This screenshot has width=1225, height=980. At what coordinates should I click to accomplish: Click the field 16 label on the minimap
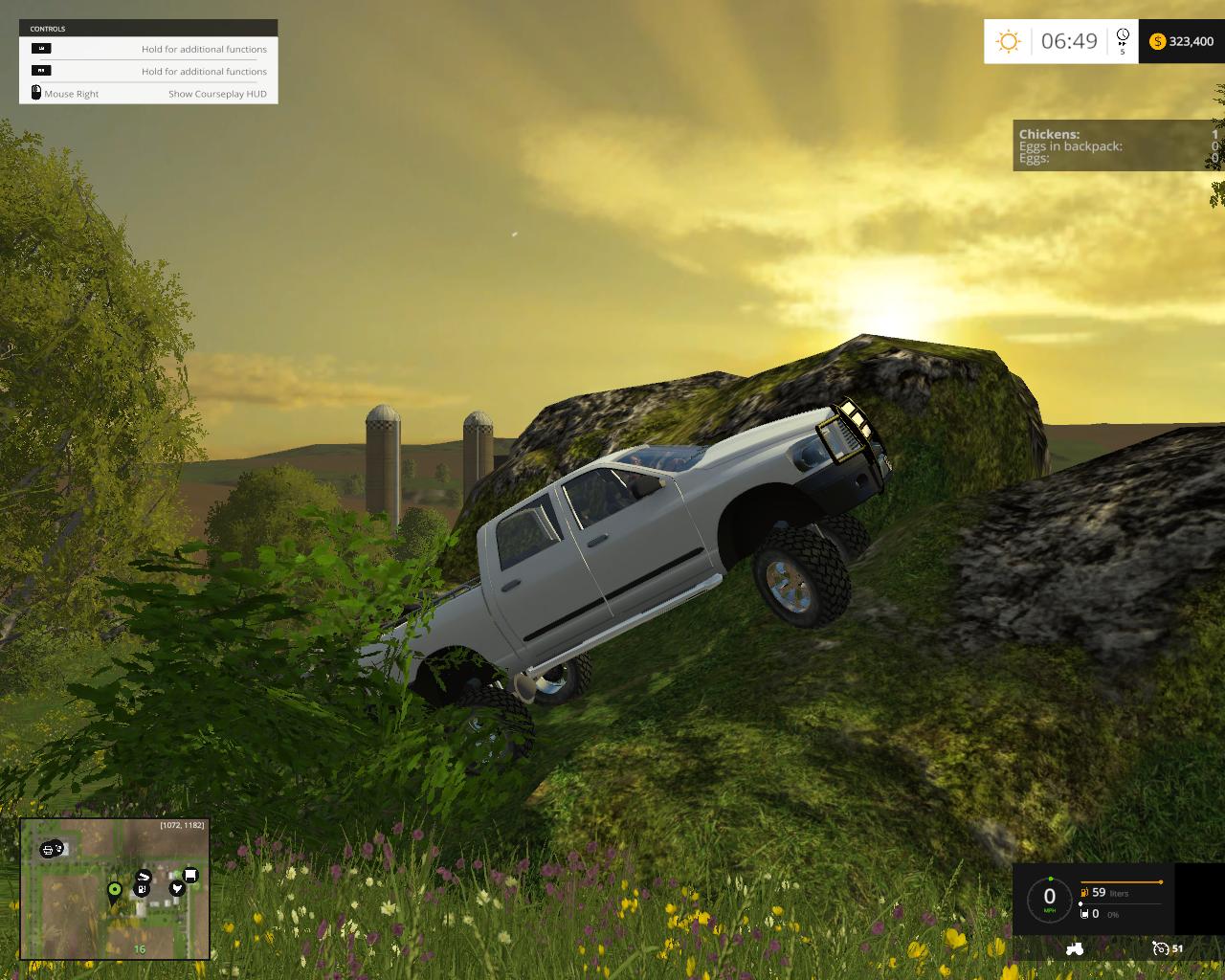(x=140, y=948)
